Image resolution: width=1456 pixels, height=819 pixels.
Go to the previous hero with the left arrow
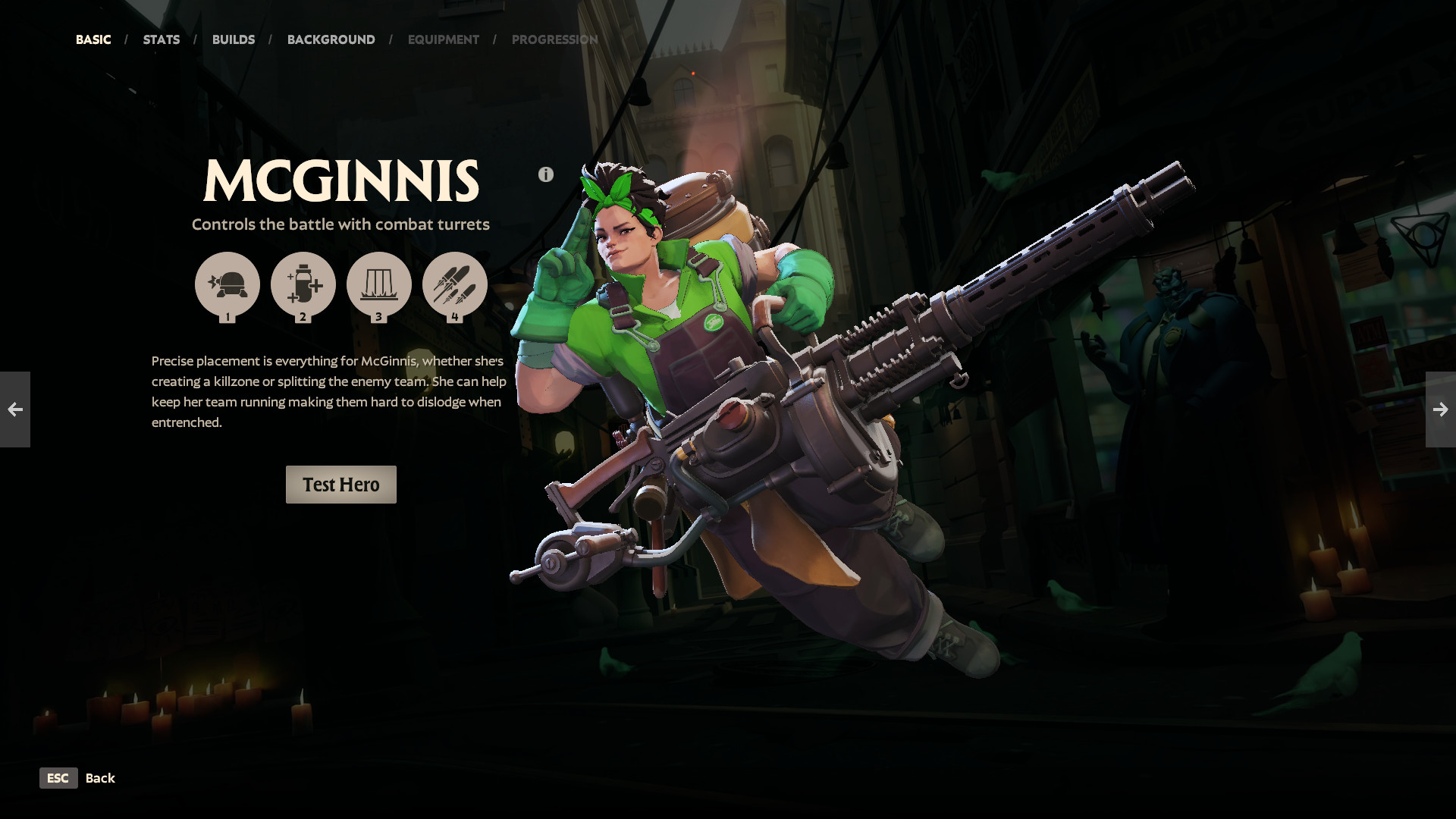coord(14,409)
